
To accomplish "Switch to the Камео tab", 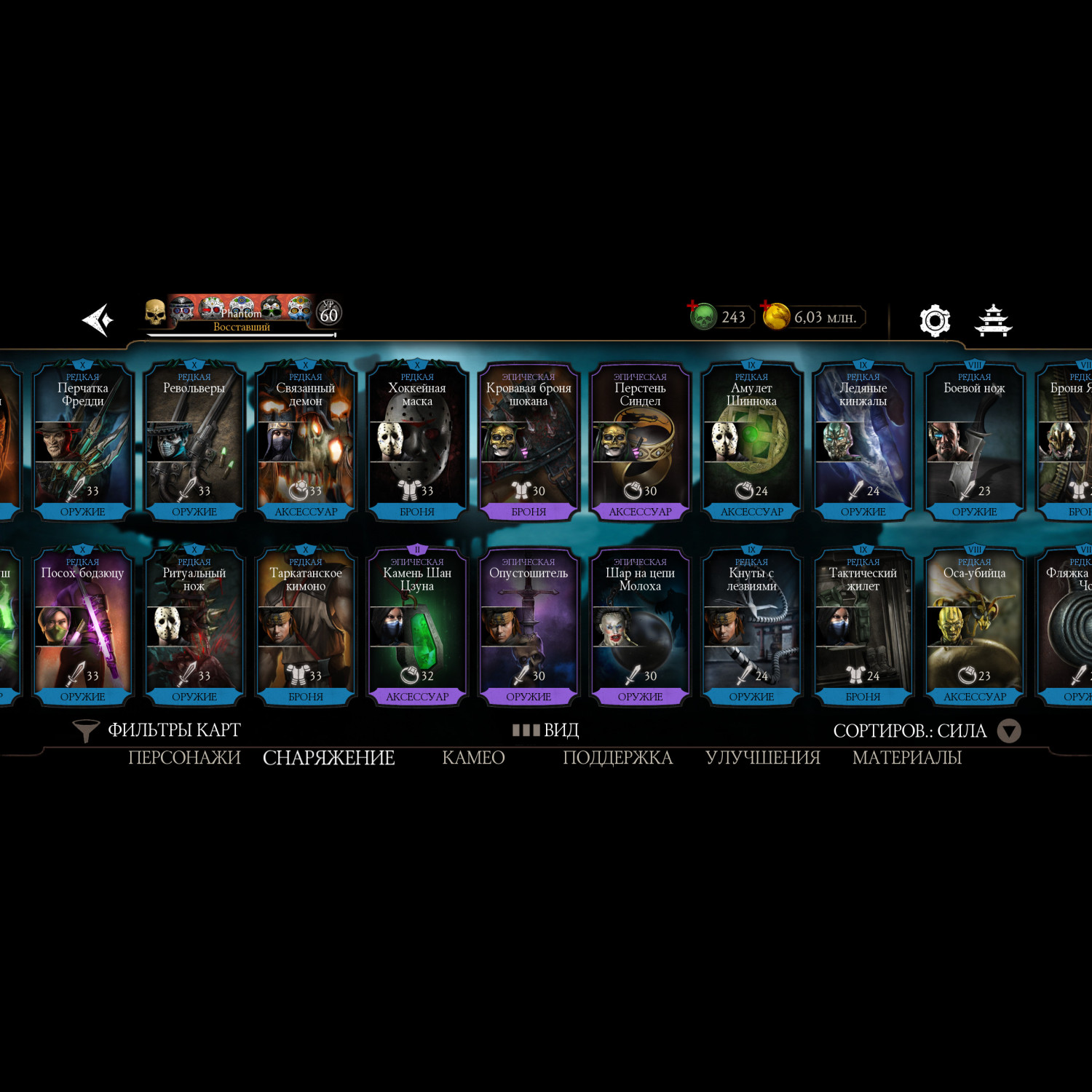I will (x=473, y=758).
